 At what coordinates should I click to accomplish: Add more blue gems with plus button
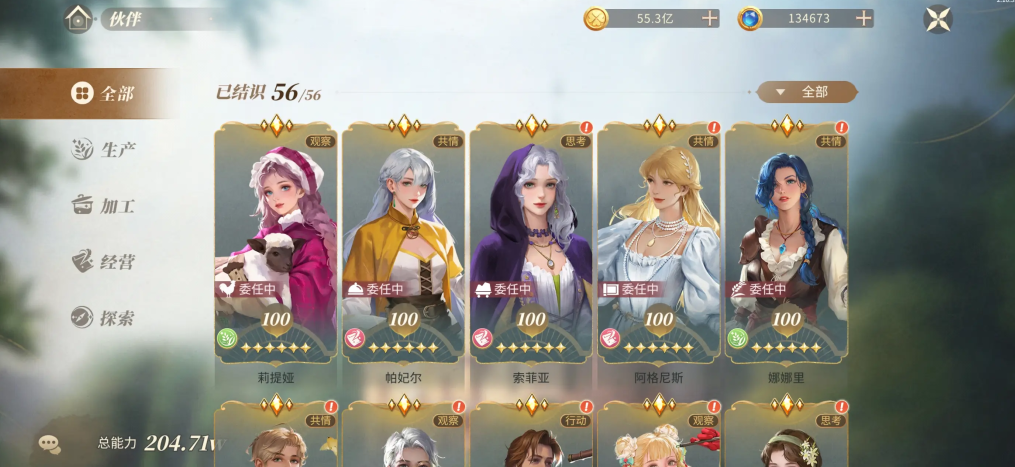pos(864,18)
